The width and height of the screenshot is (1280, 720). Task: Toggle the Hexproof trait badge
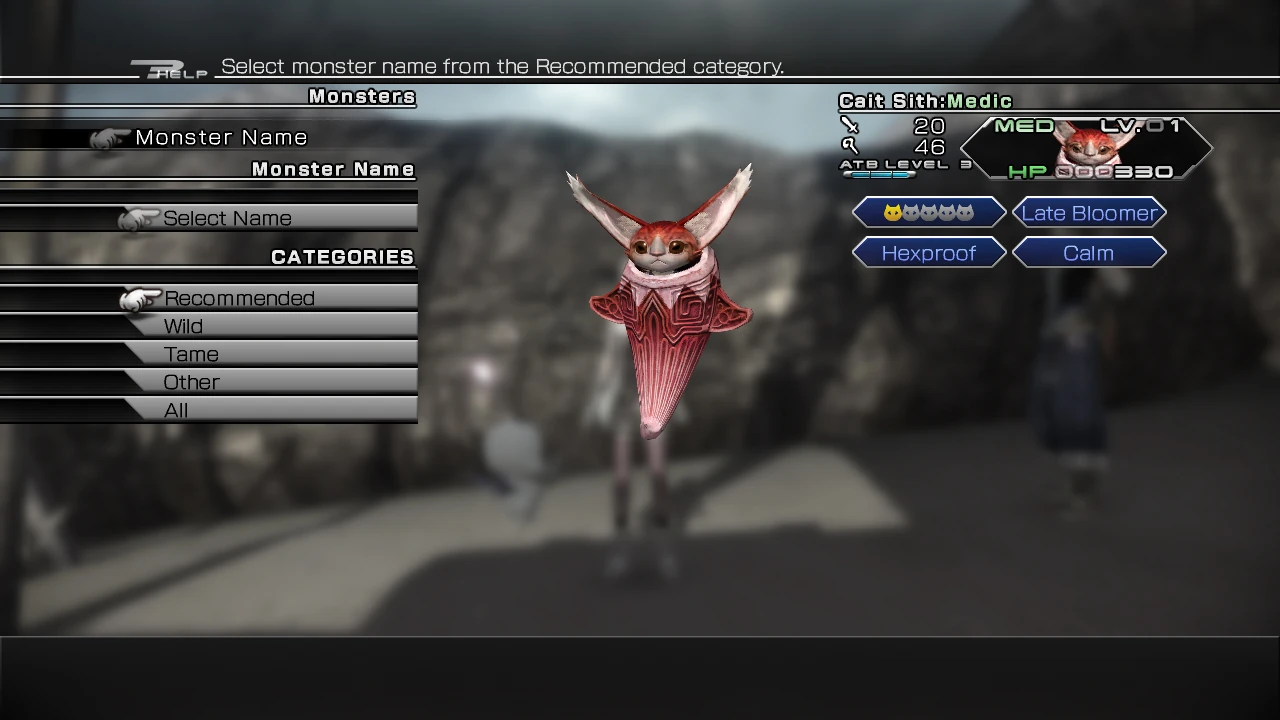[x=928, y=253]
